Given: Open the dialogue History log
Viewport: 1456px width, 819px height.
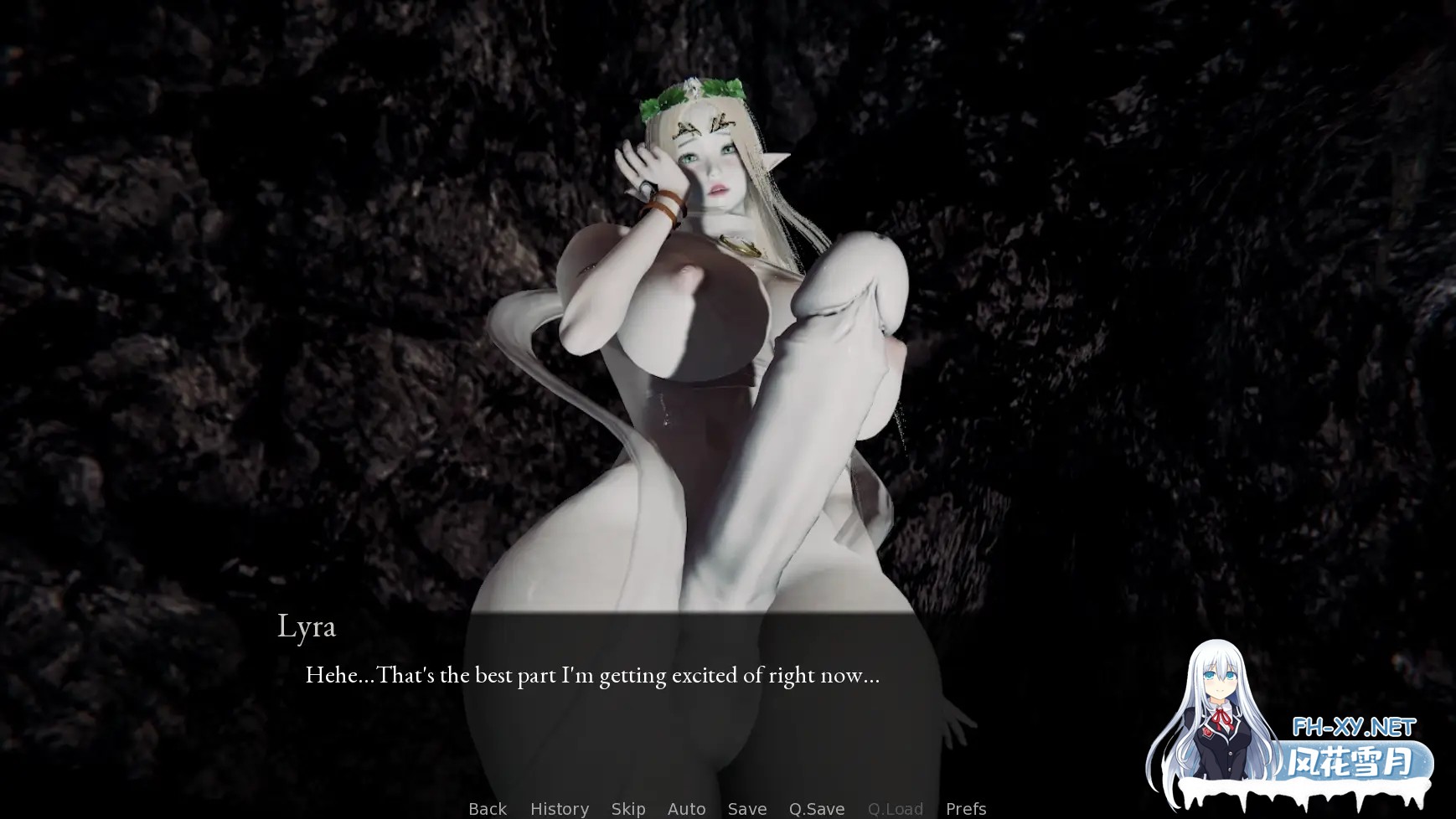Looking at the screenshot, I should (559, 808).
